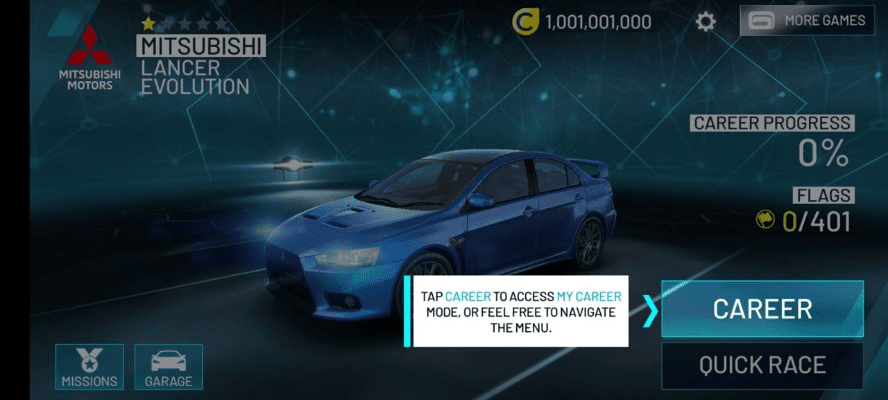
Task: Enter the Garage
Action: pos(168,367)
